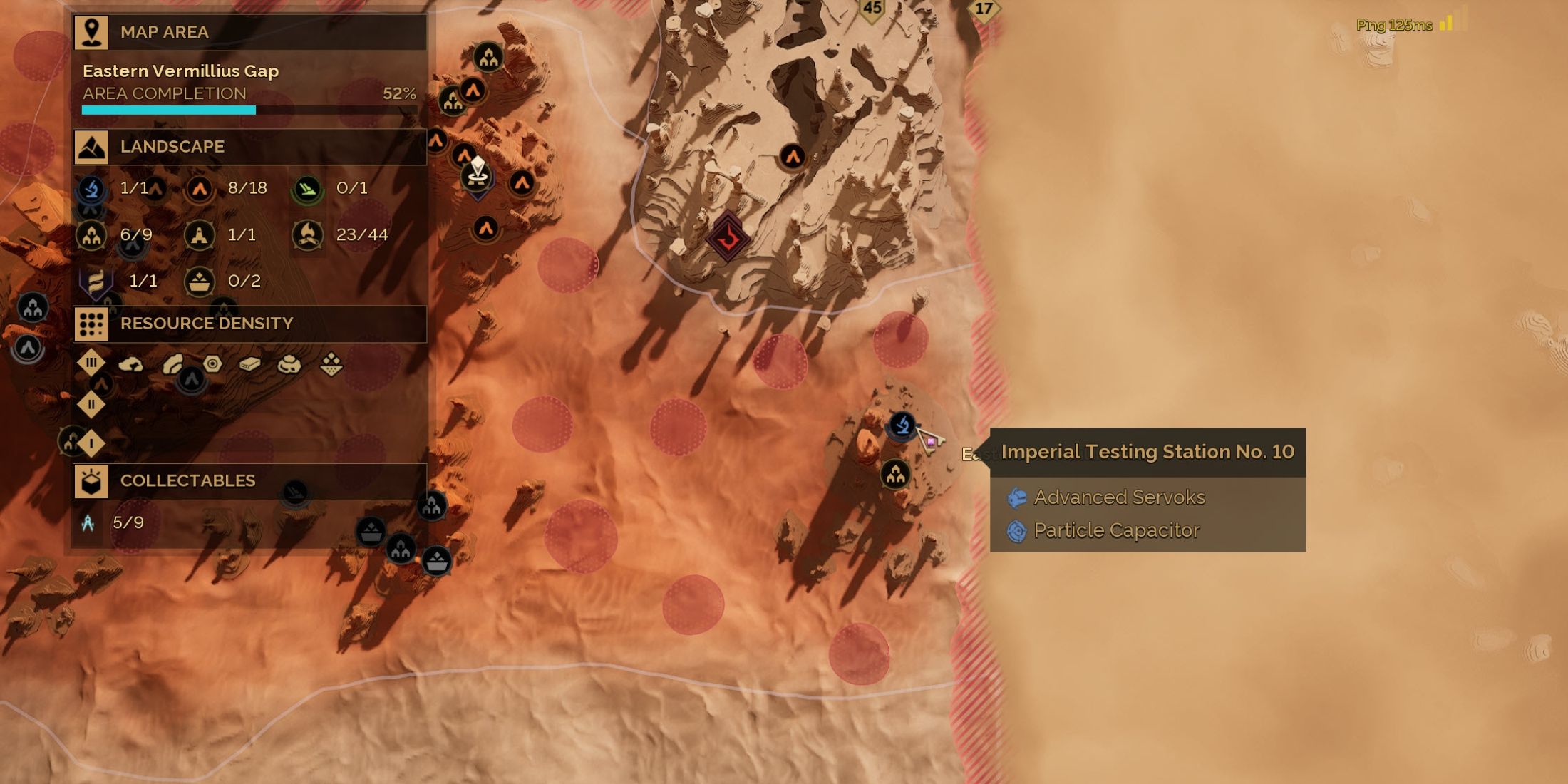The width and height of the screenshot is (1568, 784).
Task: Click the red diamond enemy faction map marker
Action: pos(728,237)
